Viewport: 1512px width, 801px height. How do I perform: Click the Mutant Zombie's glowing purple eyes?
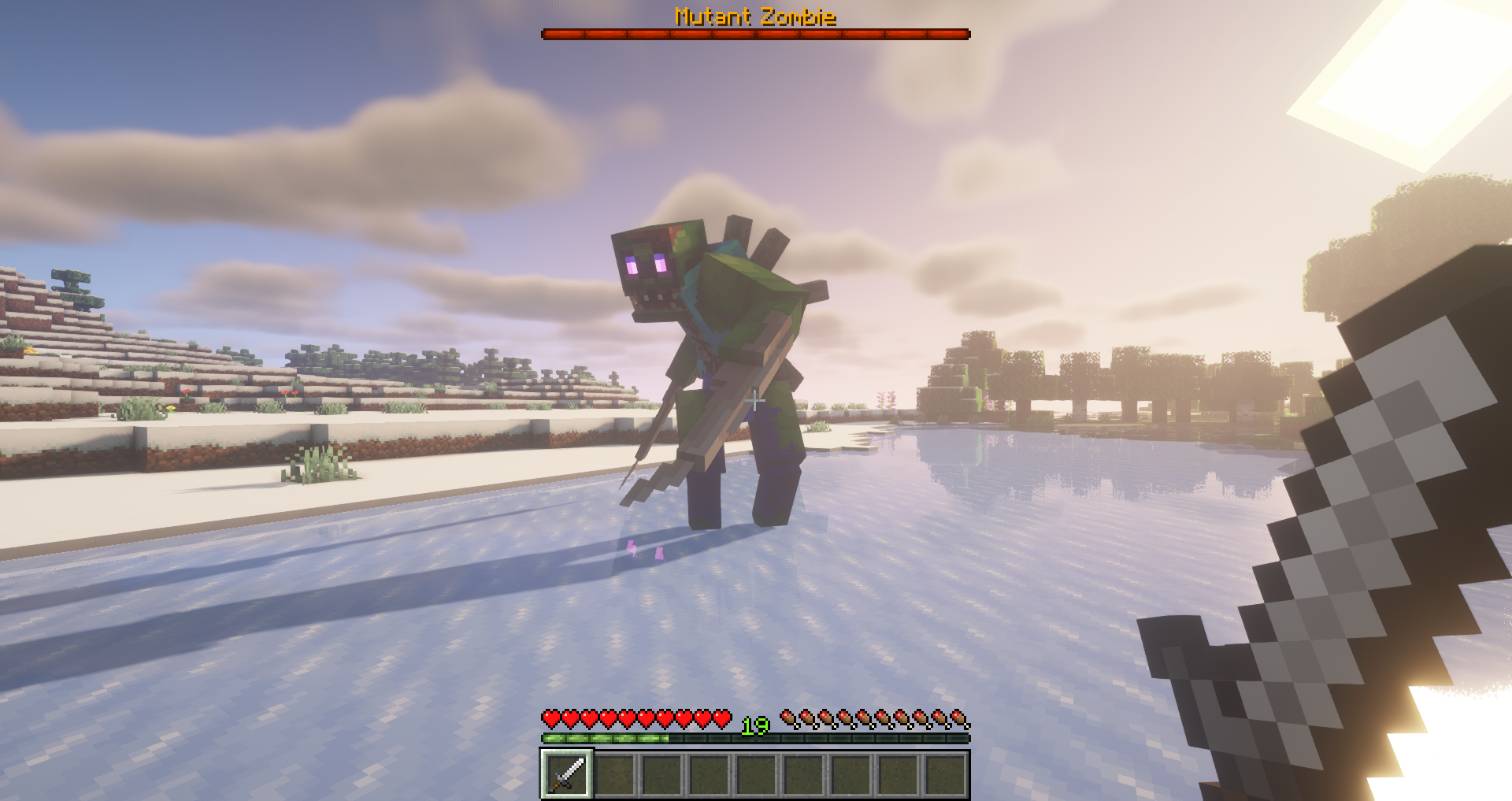(x=646, y=265)
